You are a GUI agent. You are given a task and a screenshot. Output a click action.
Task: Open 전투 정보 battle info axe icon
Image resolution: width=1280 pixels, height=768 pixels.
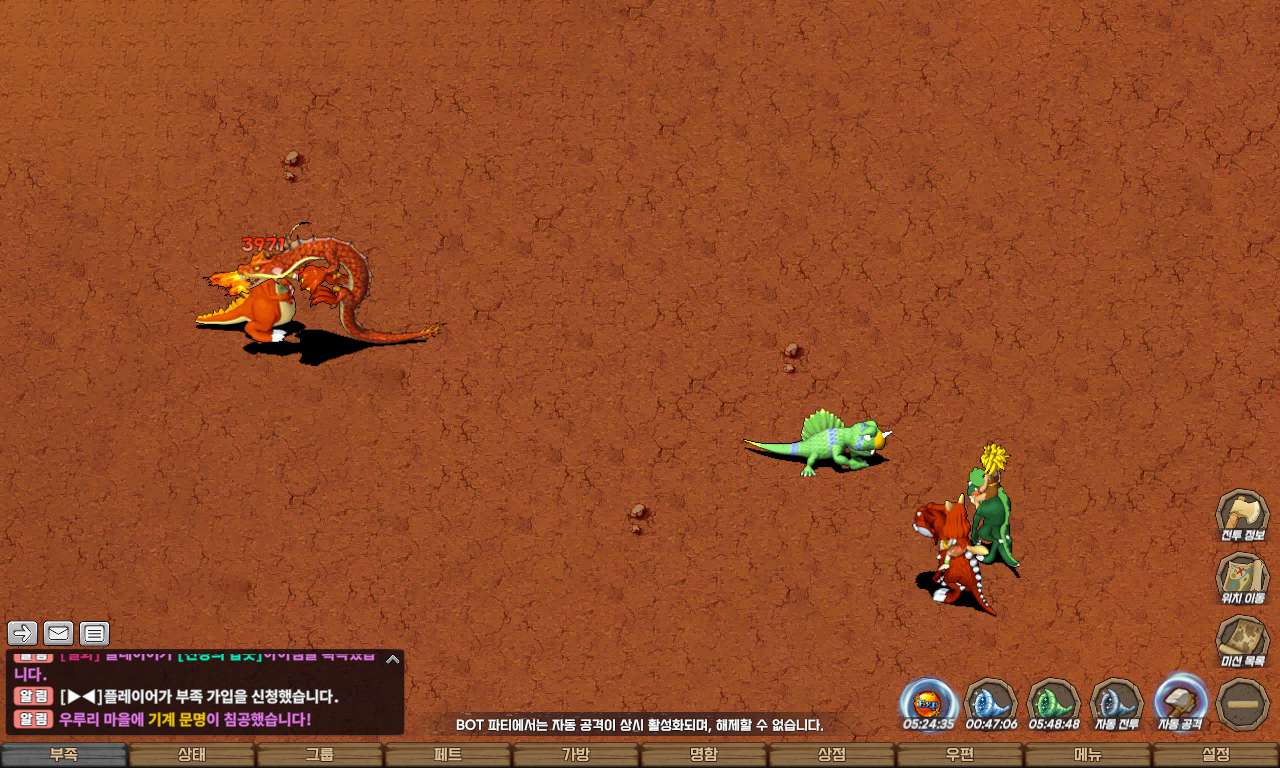pyautogui.click(x=1242, y=515)
